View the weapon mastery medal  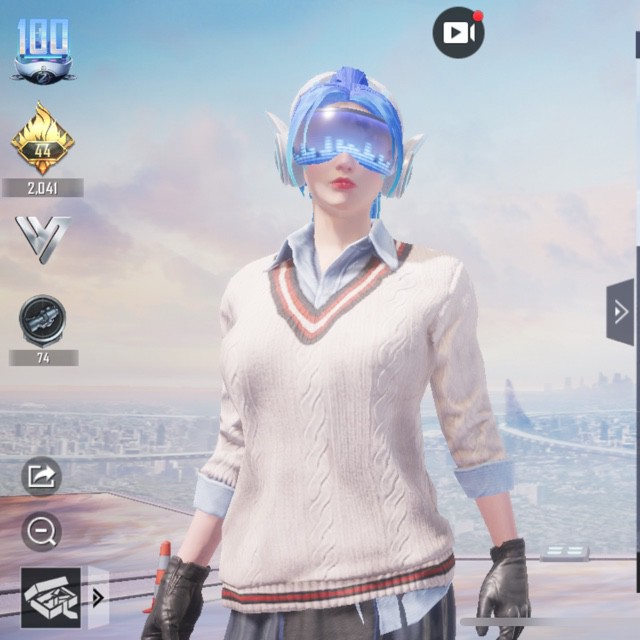(42, 320)
